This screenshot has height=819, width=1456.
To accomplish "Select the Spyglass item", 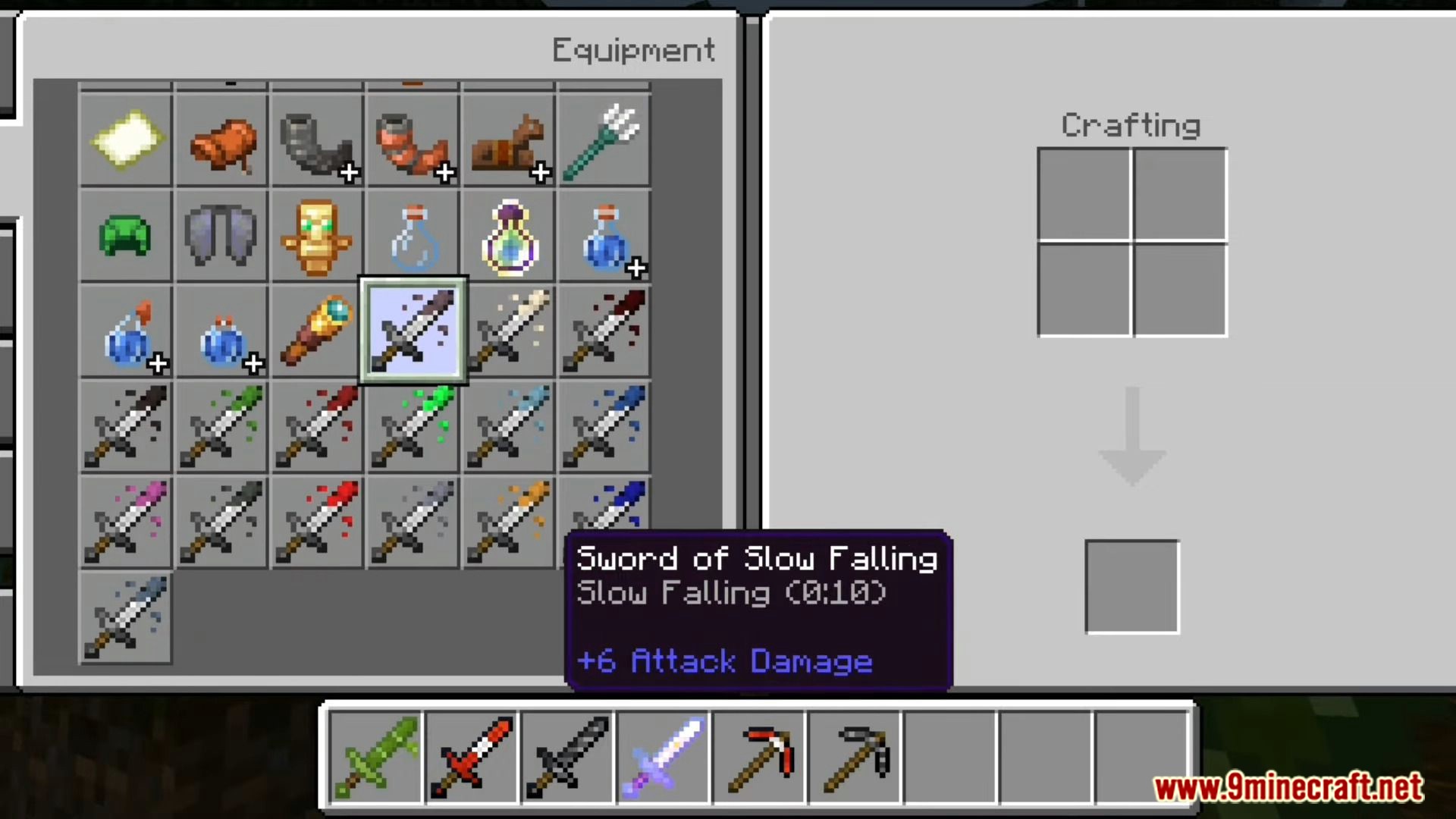I will click(317, 331).
